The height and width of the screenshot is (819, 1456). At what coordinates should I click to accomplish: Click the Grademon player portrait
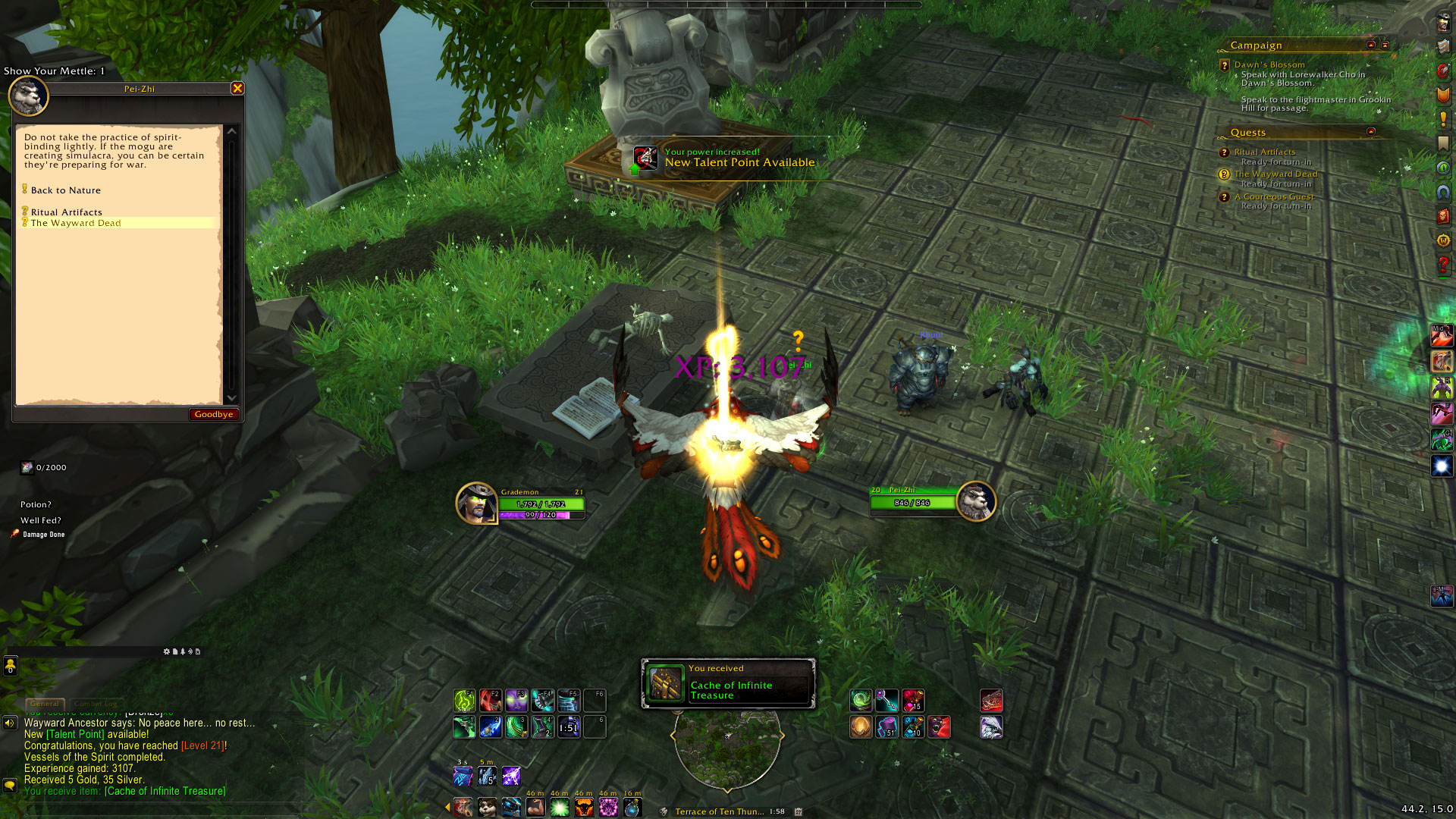click(476, 504)
